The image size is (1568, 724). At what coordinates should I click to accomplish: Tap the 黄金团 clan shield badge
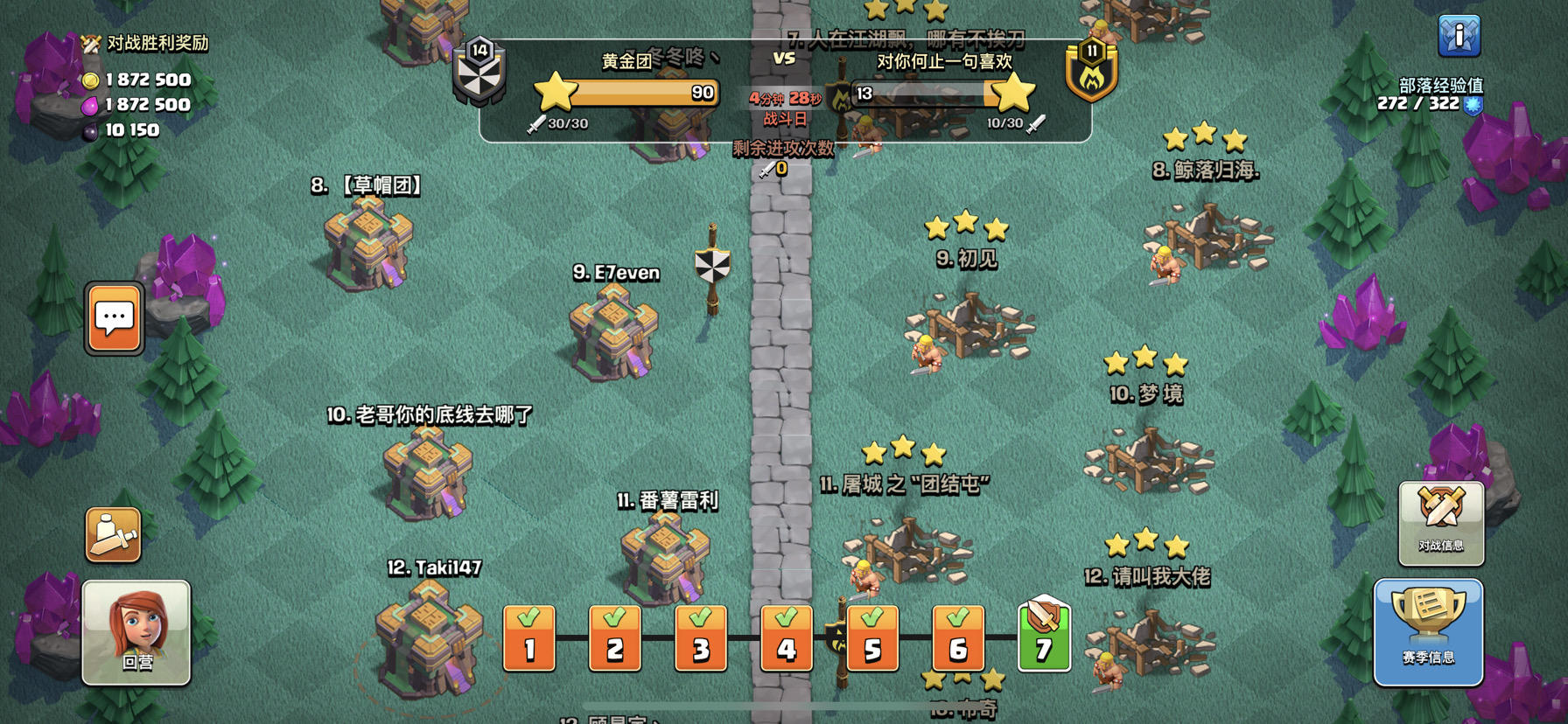(479, 68)
